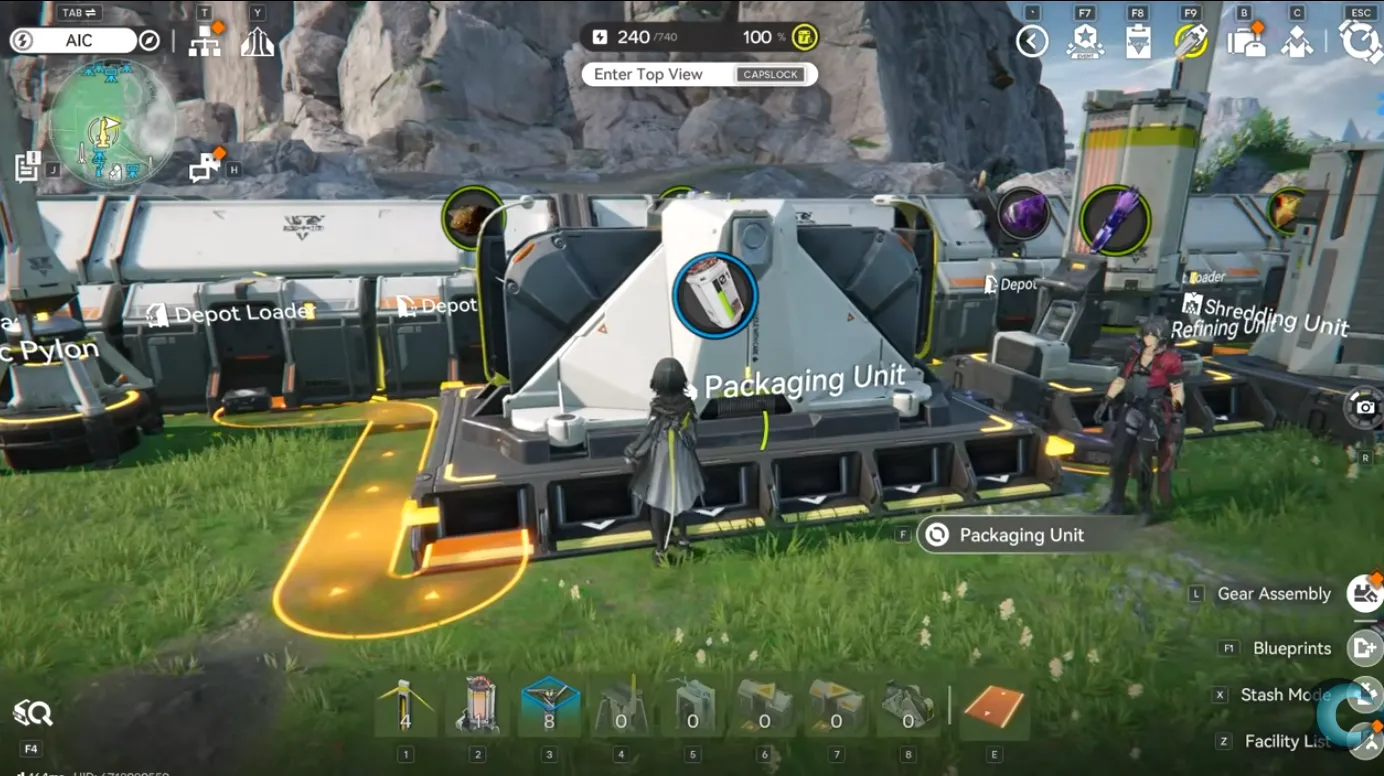Open the mission log document icon

27,166
